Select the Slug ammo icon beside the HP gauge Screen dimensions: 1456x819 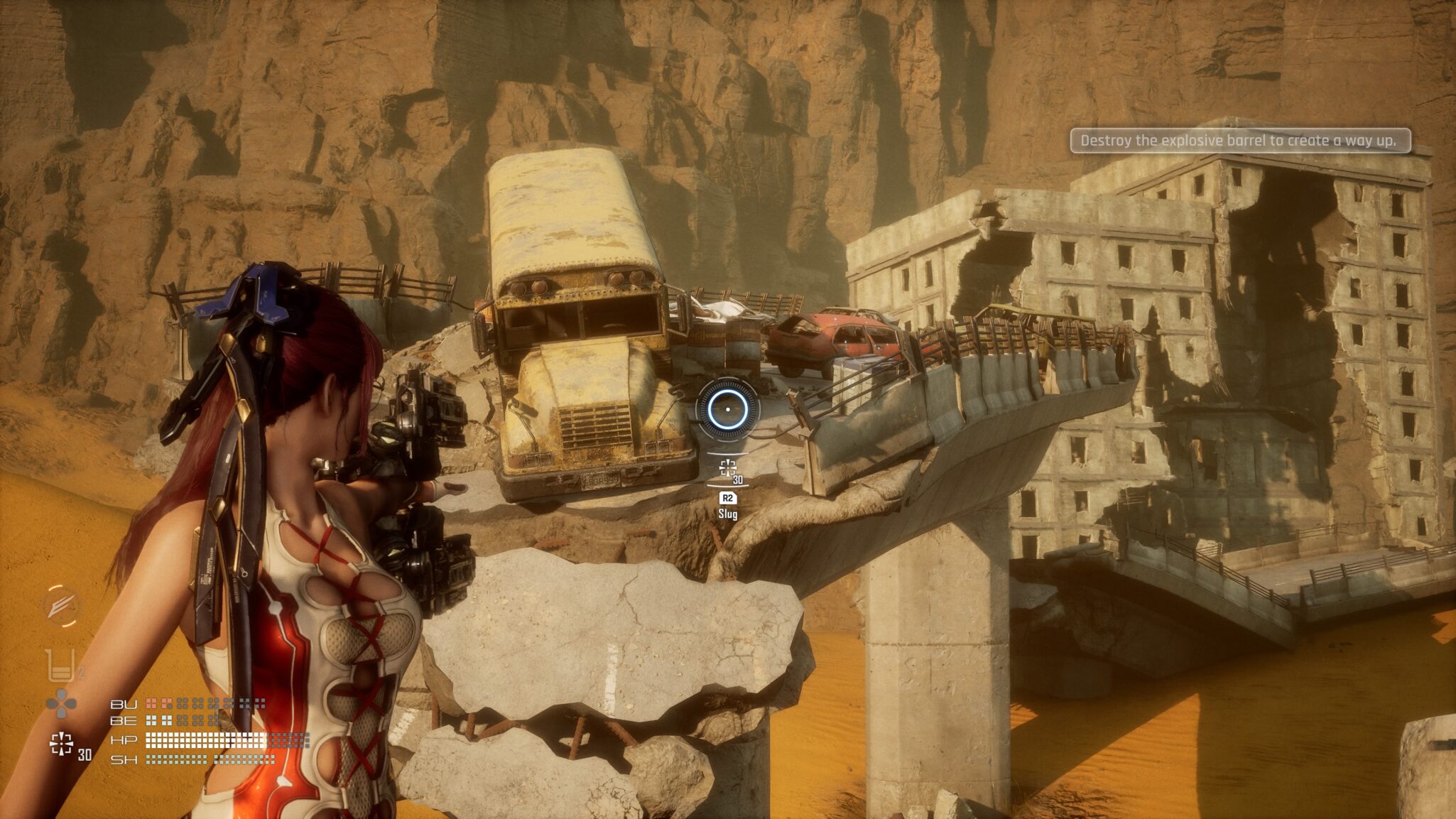62,744
